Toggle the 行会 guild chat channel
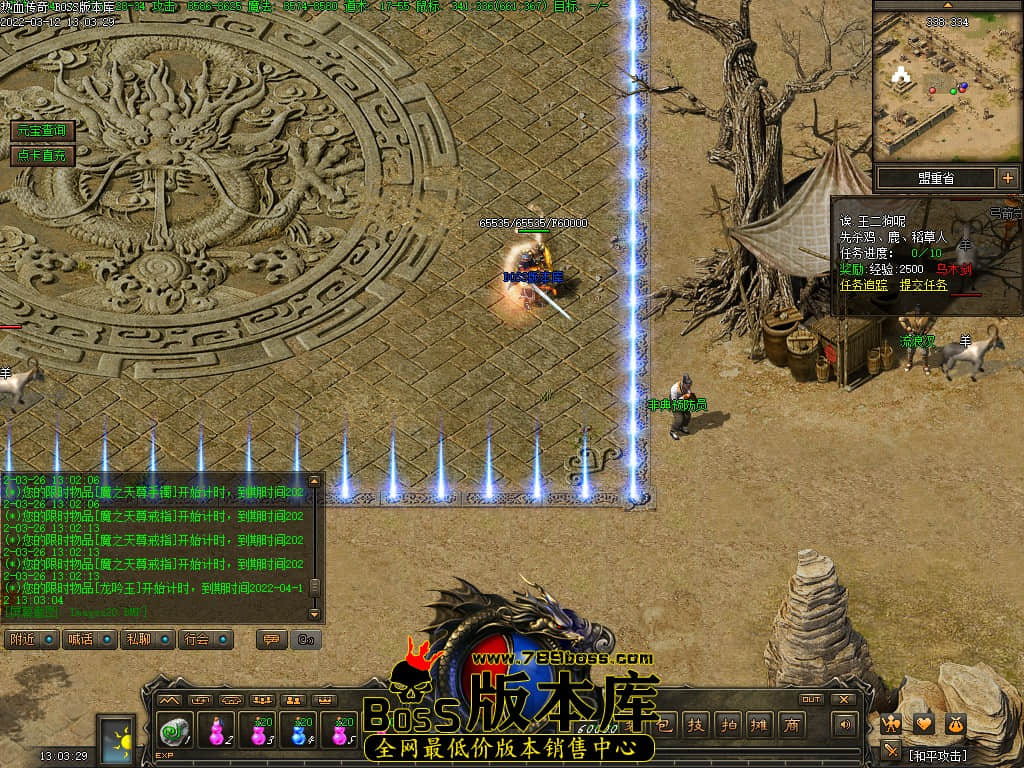 pos(205,639)
